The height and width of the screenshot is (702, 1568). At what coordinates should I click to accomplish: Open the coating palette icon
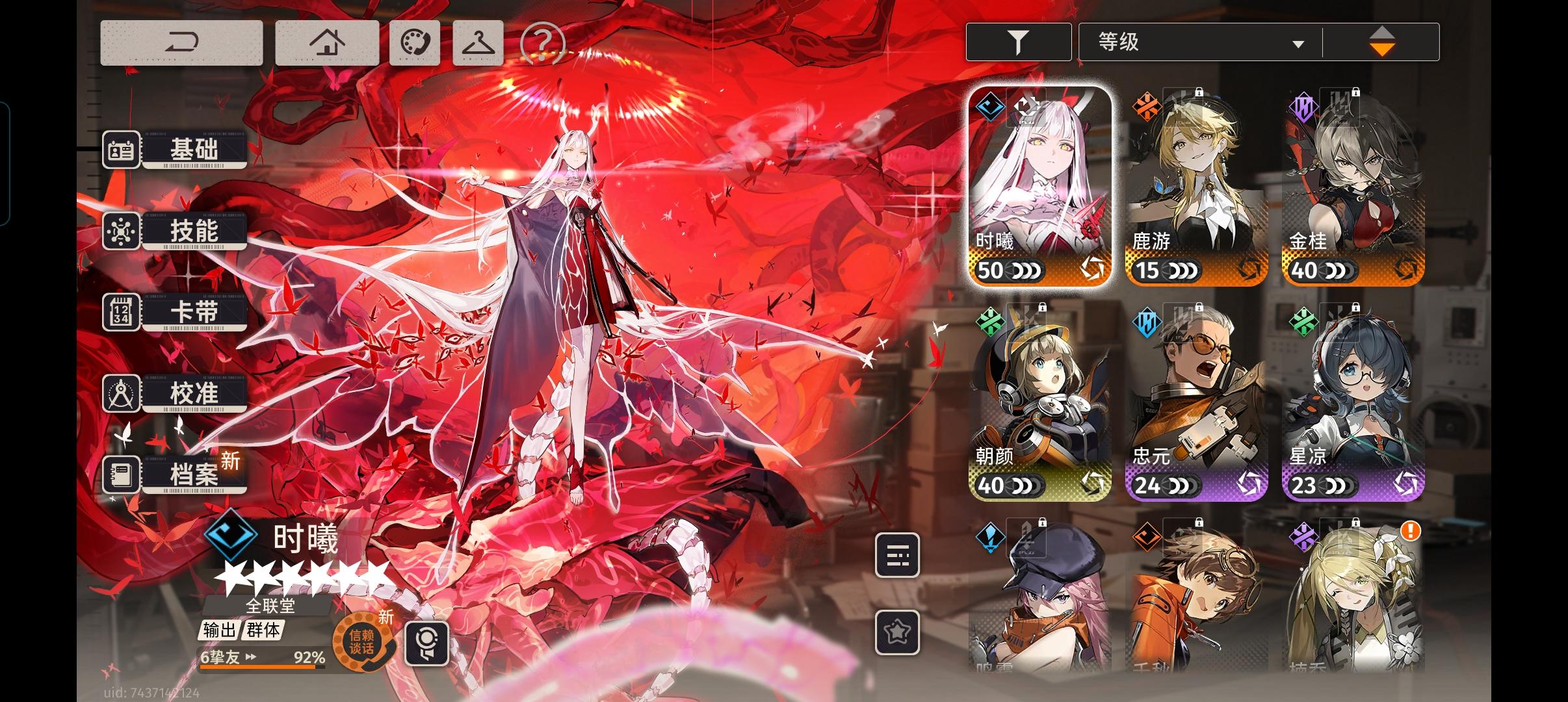pyautogui.click(x=415, y=42)
